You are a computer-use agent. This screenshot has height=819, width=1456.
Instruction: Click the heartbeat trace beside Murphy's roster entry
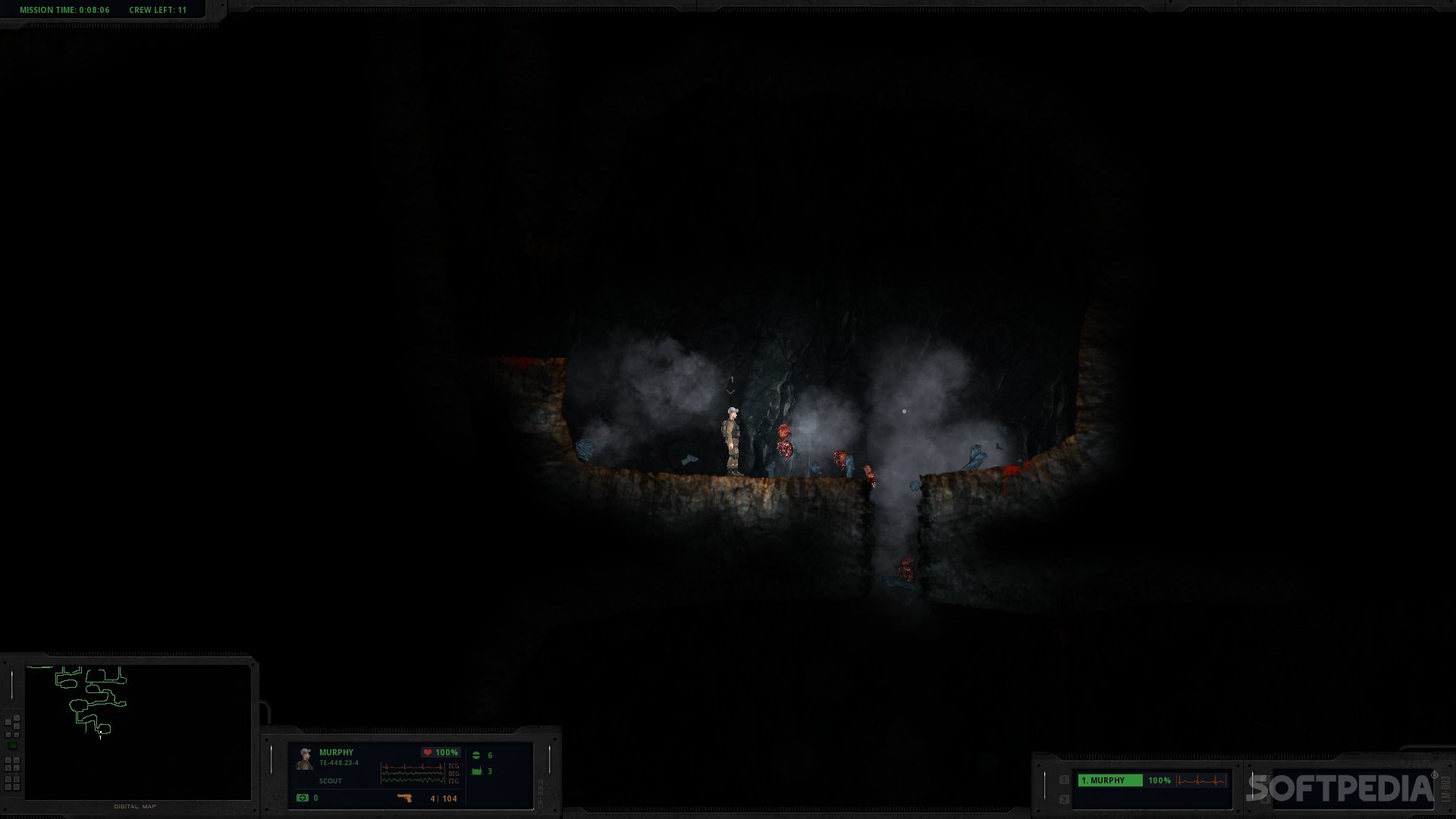coord(1202,781)
